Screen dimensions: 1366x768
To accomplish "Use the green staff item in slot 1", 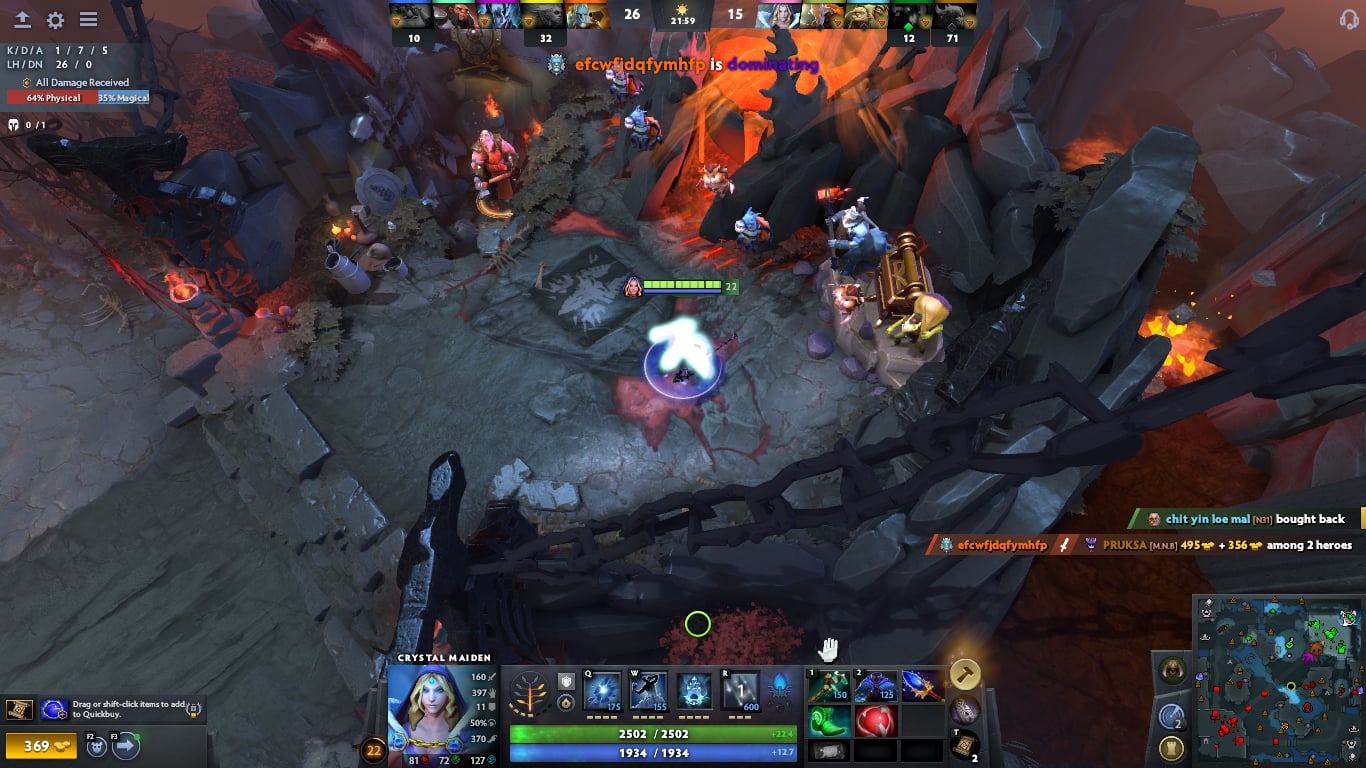I will pos(829,686).
